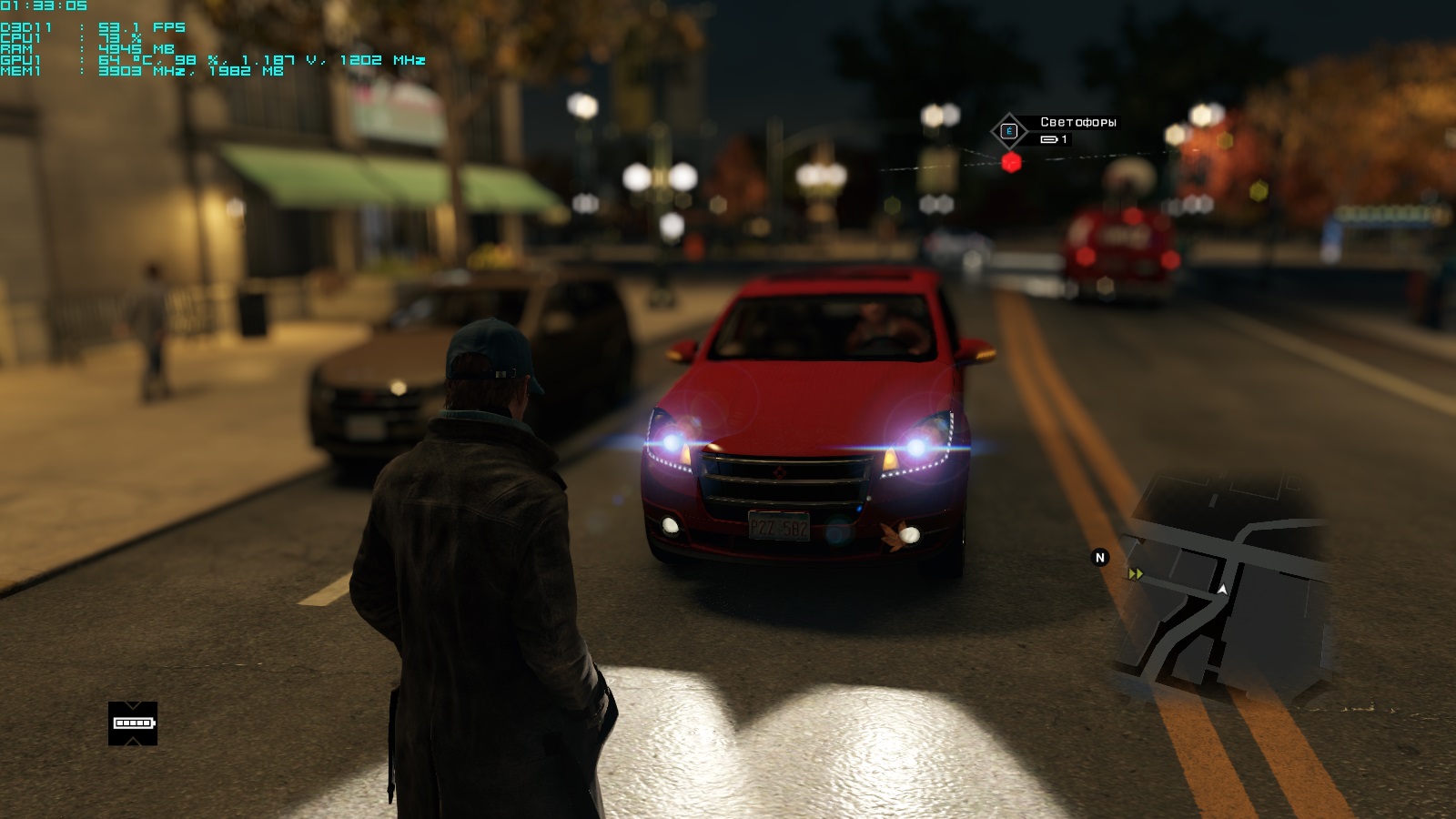Select the red traffic light hack marker

coord(1011,163)
